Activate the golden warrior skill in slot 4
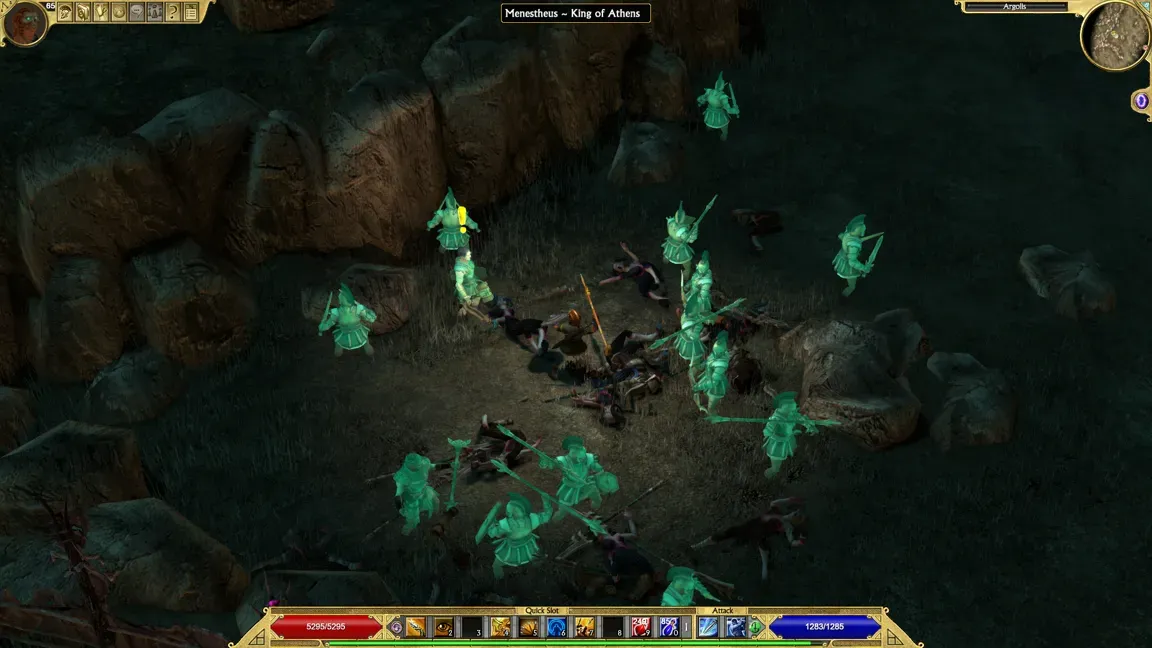 [x=500, y=627]
